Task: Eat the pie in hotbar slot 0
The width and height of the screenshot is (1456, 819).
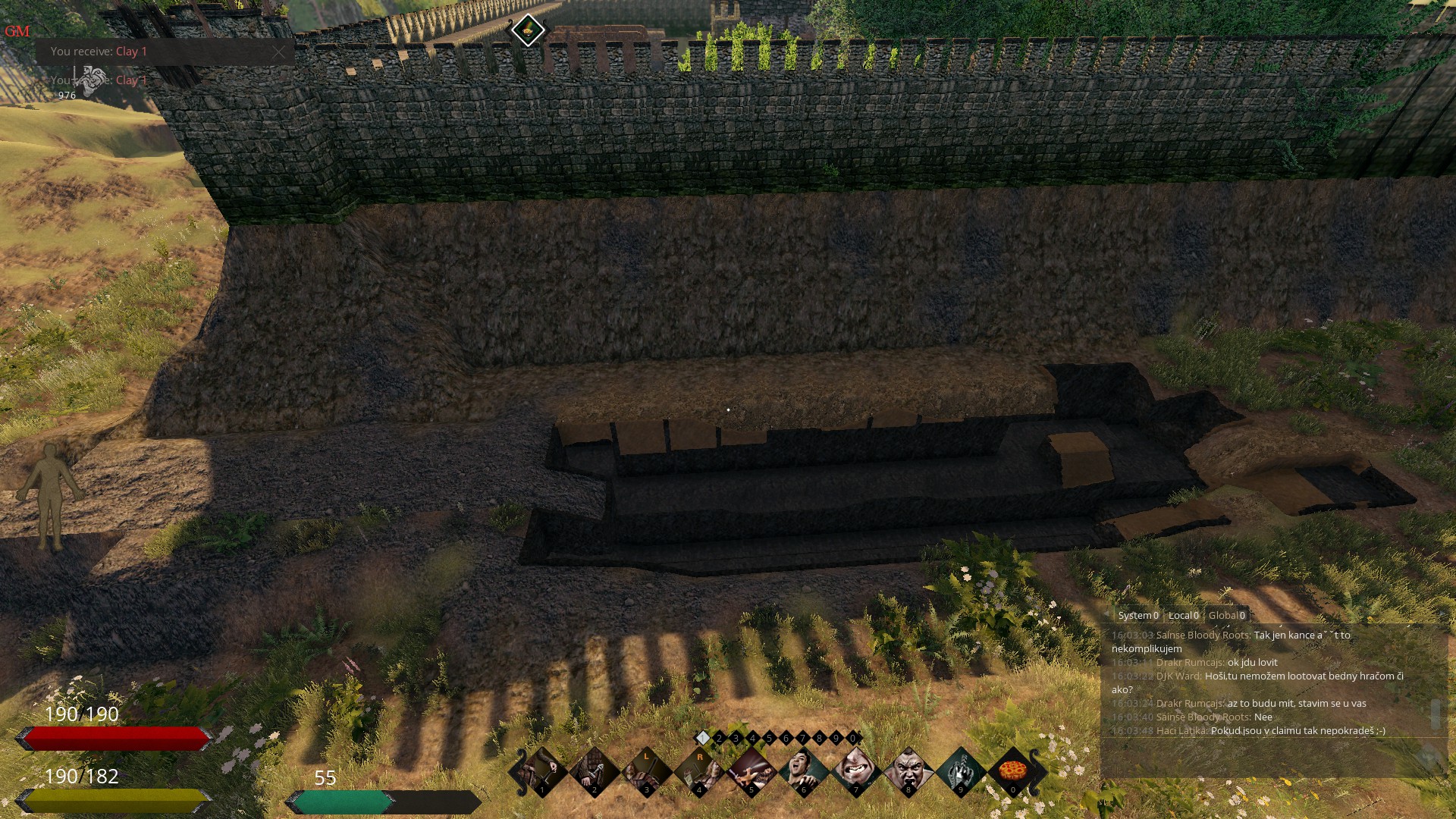Action: (x=1012, y=771)
